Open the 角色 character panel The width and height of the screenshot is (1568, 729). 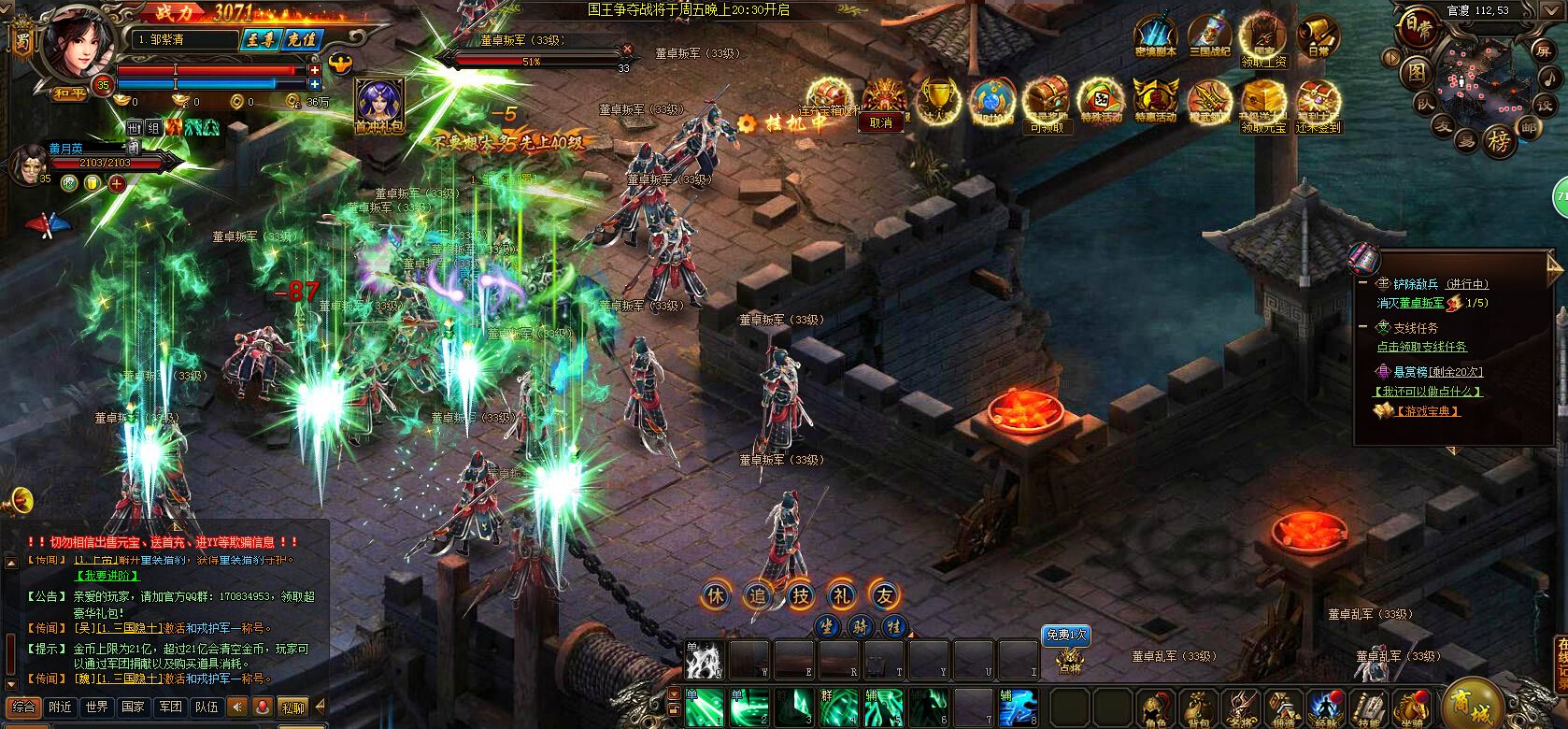pos(1153,708)
